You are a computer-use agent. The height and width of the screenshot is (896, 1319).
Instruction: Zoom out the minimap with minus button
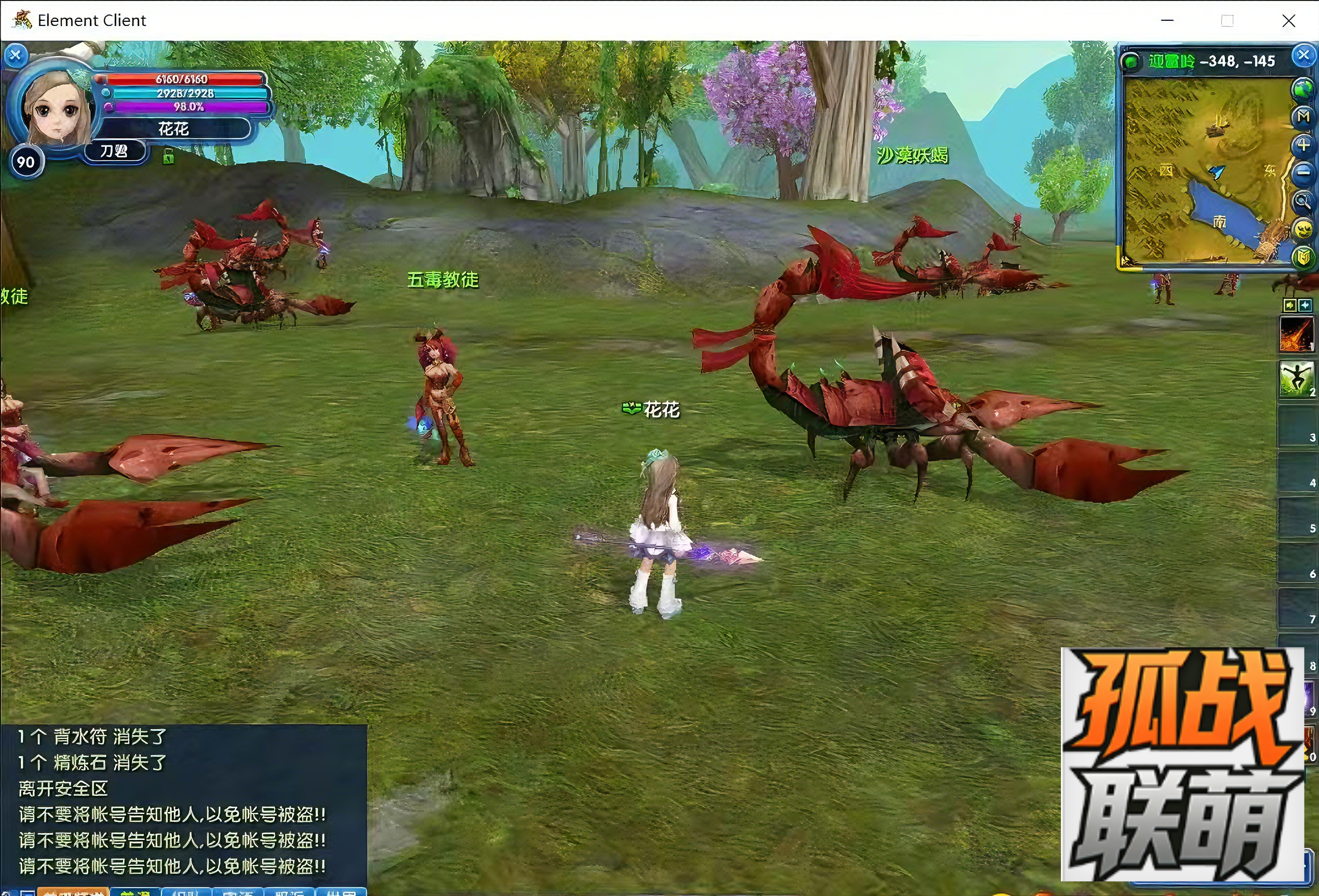point(1302,172)
